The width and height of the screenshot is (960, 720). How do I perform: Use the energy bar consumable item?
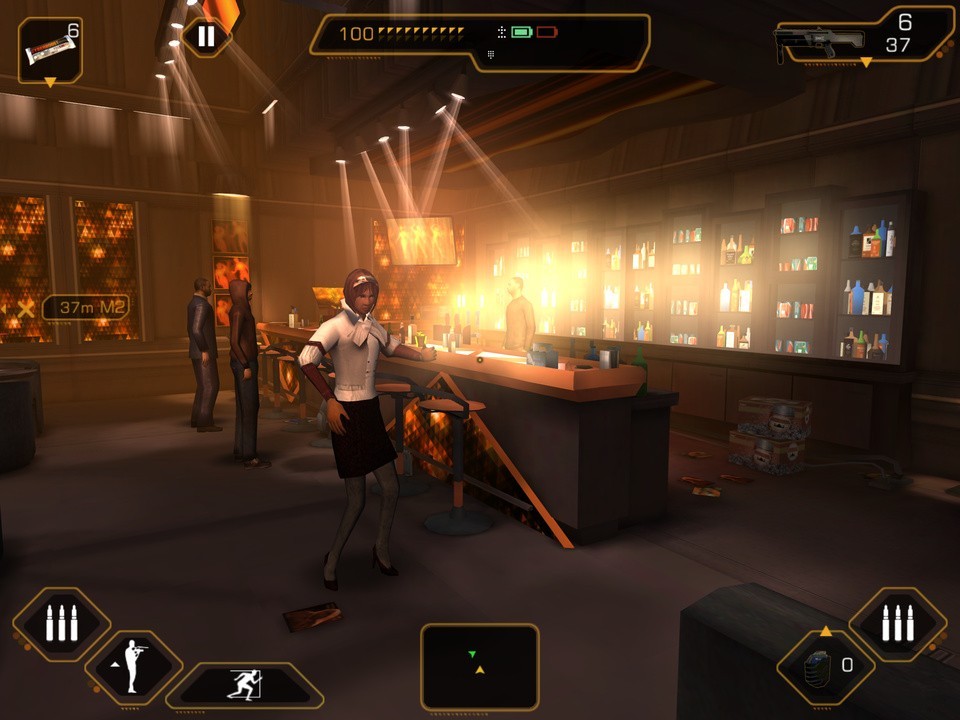coord(50,48)
